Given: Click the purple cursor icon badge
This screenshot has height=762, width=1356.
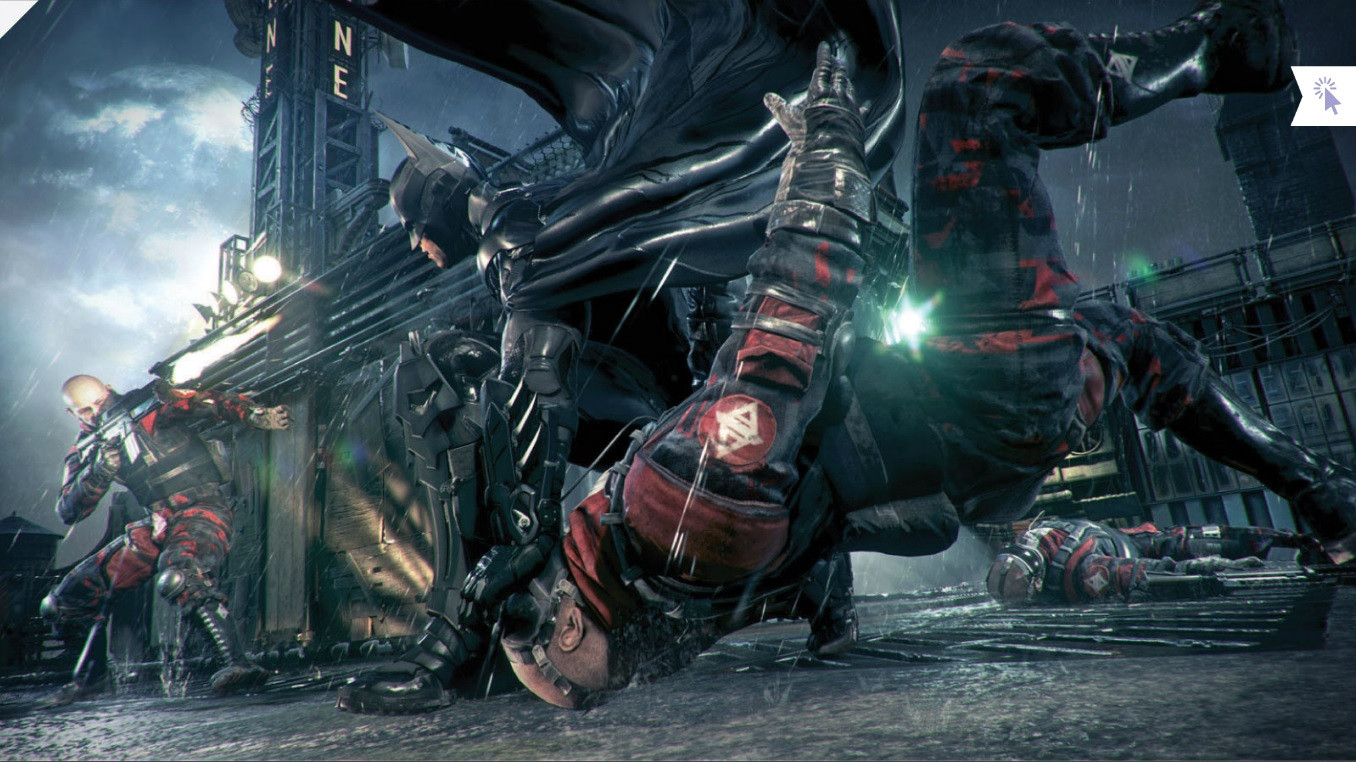Looking at the screenshot, I should point(1326,96).
